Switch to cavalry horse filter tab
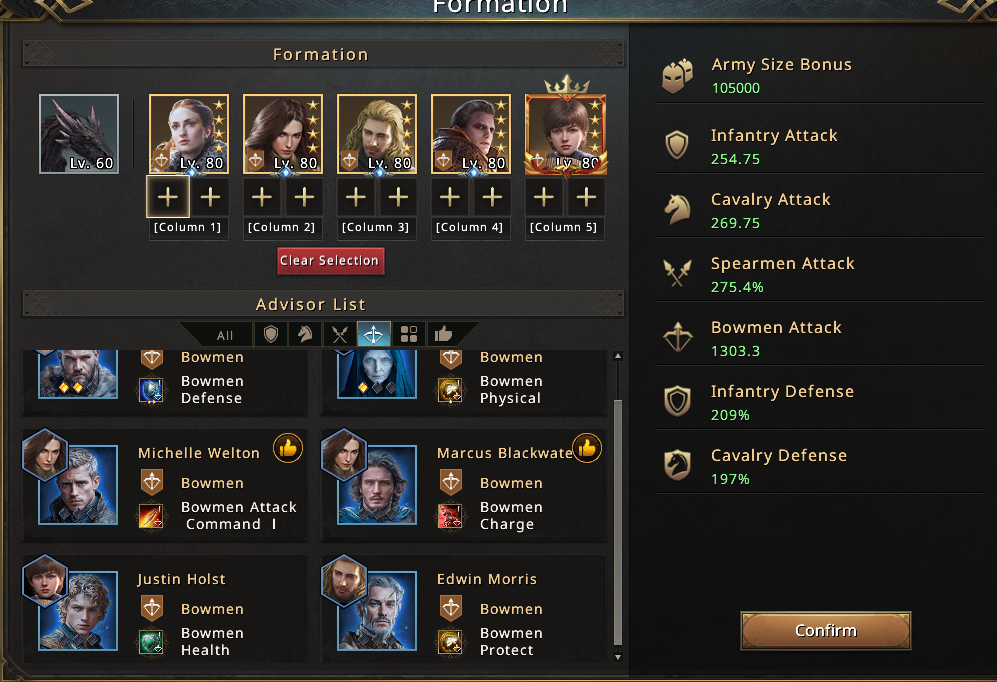 tap(304, 334)
